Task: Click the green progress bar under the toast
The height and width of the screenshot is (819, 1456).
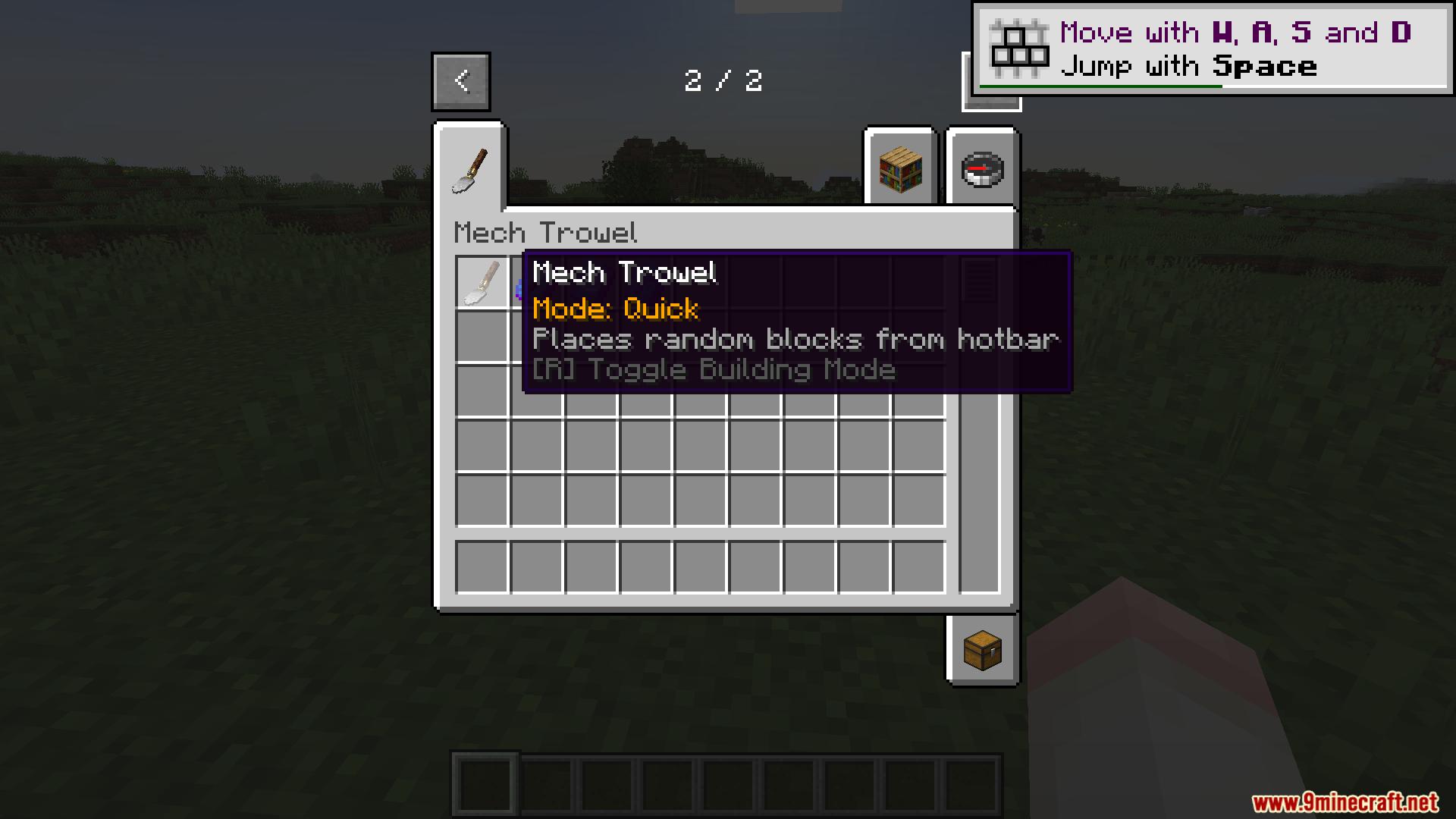Action: click(x=1100, y=86)
